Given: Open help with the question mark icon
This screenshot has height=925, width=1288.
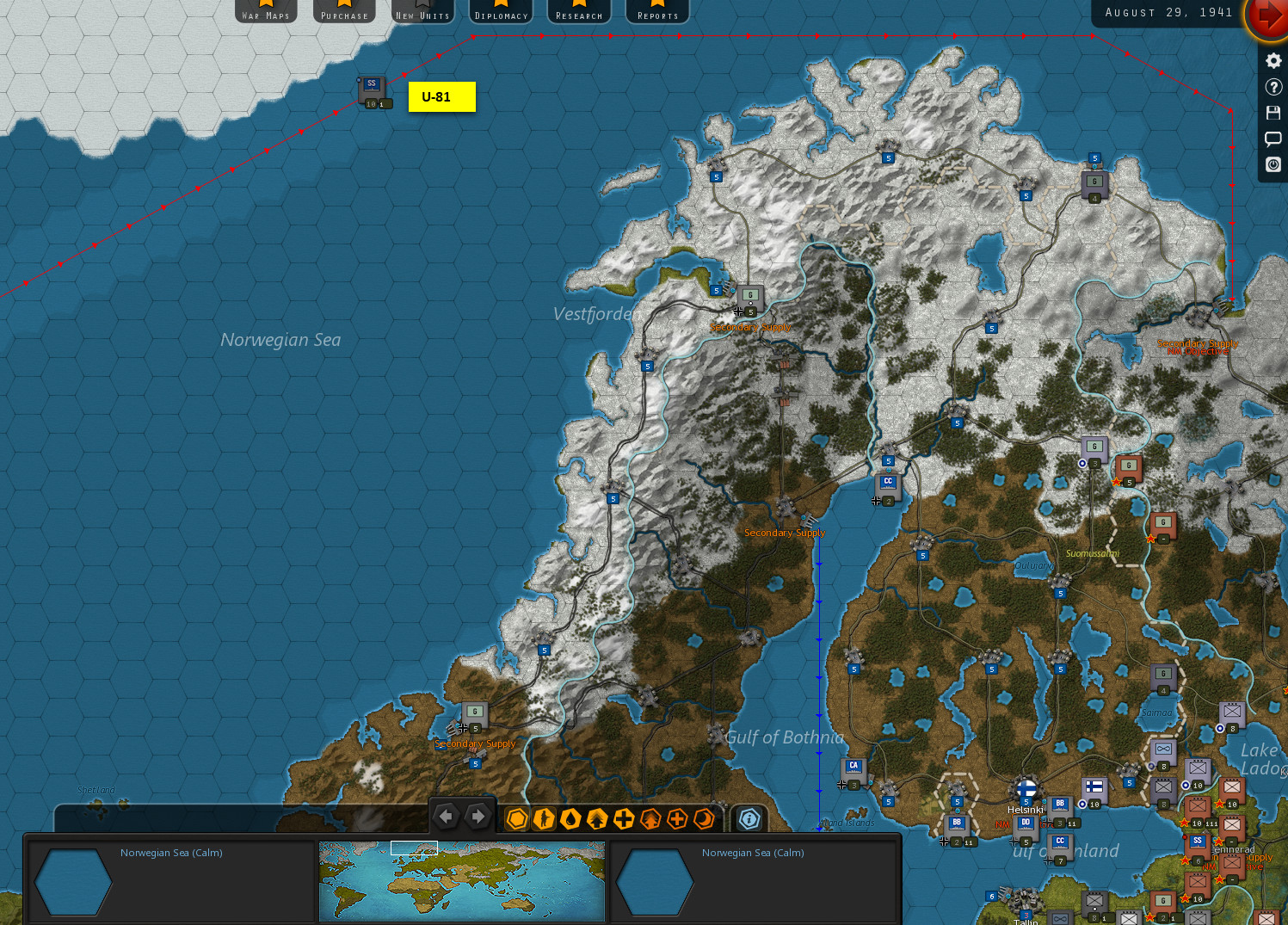Looking at the screenshot, I should point(1273,87).
